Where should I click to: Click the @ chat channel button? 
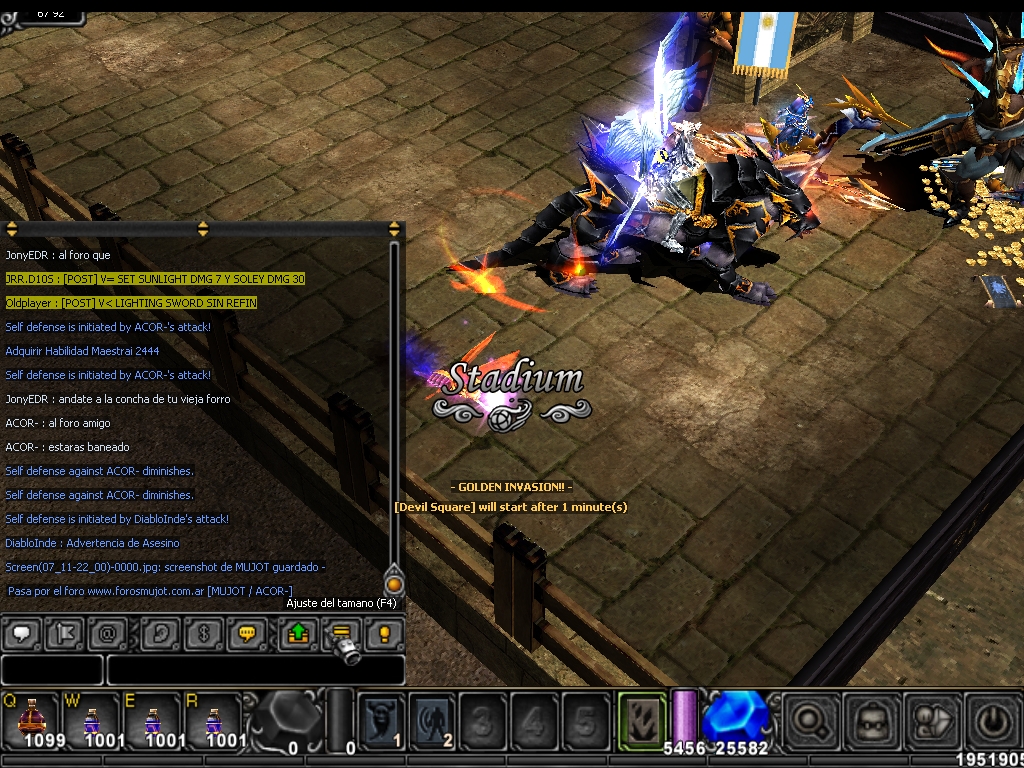(108, 633)
